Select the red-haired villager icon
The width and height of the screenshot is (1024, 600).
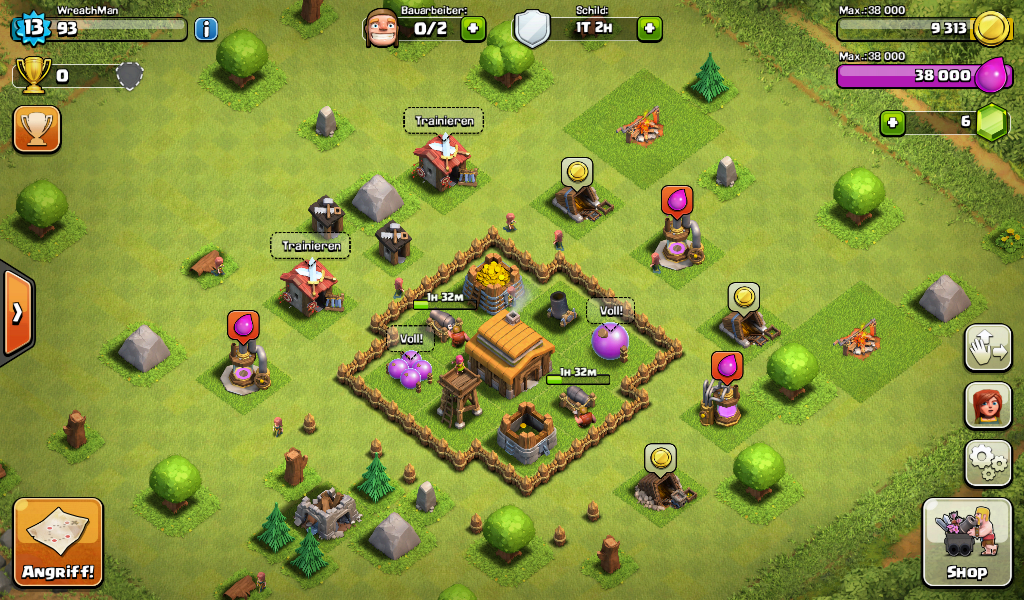pos(988,405)
